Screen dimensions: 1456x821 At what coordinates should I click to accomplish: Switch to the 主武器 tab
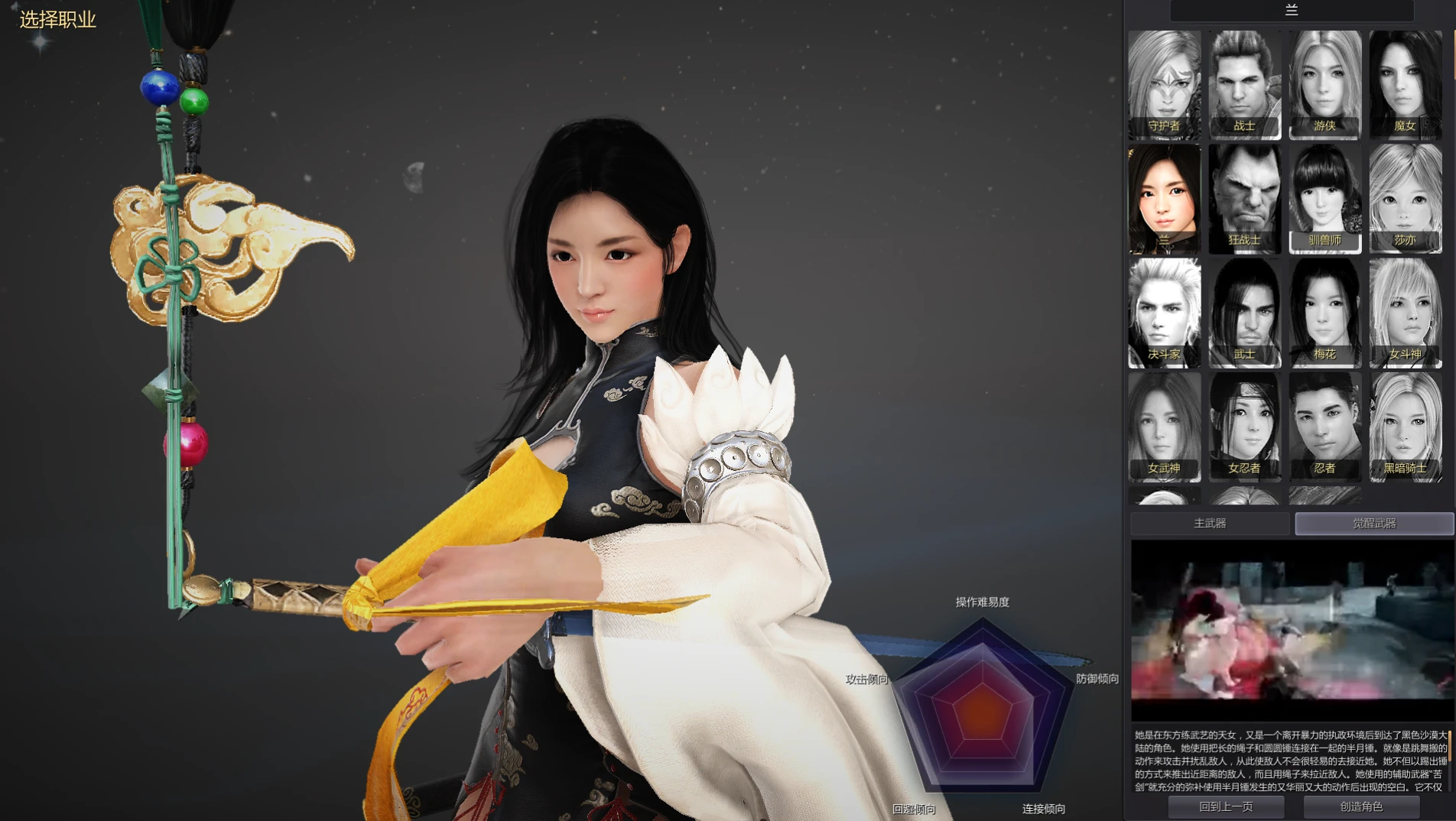[x=1210, y=524]
